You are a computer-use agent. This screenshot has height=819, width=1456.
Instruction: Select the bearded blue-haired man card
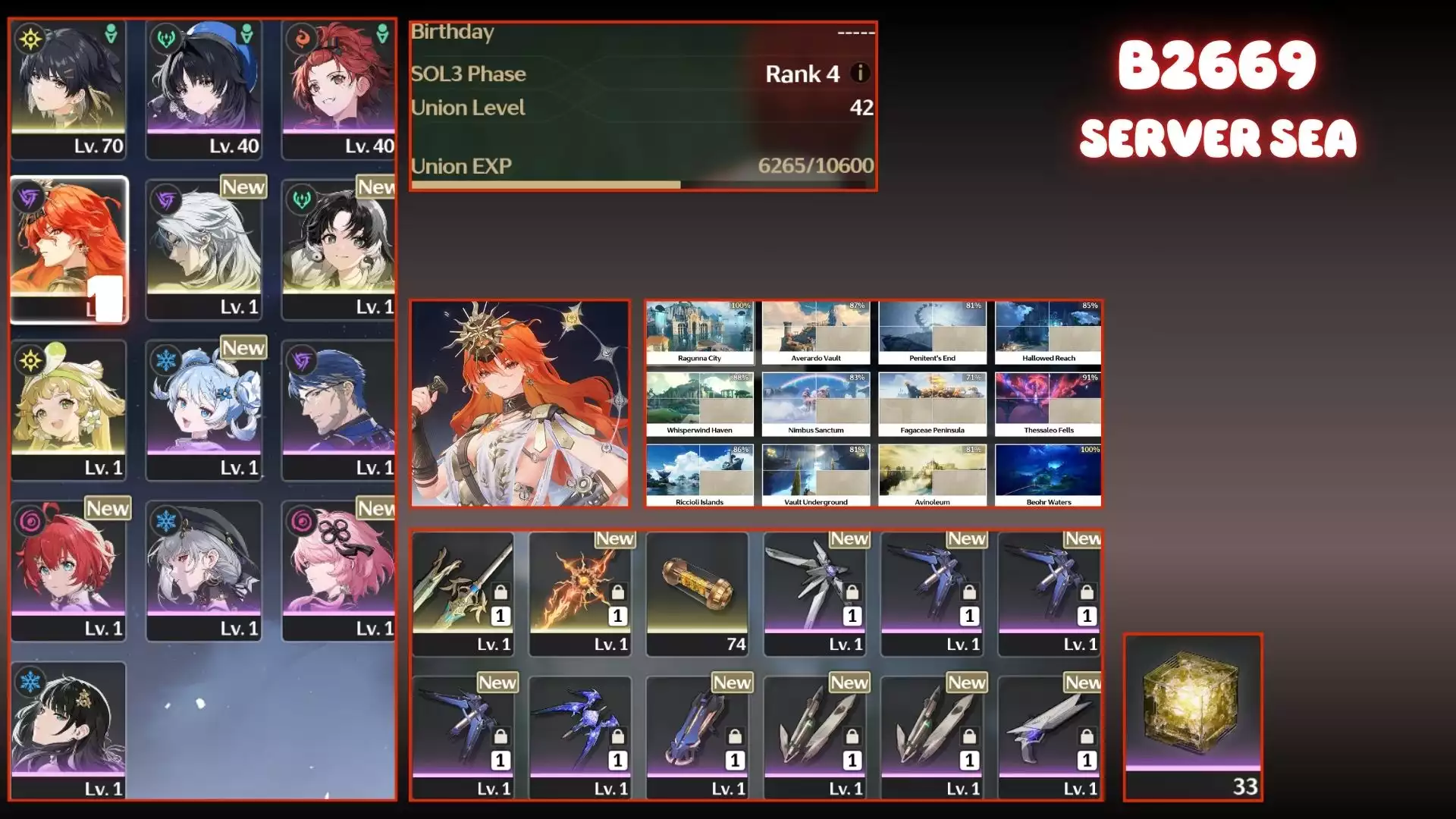(339, 409)
